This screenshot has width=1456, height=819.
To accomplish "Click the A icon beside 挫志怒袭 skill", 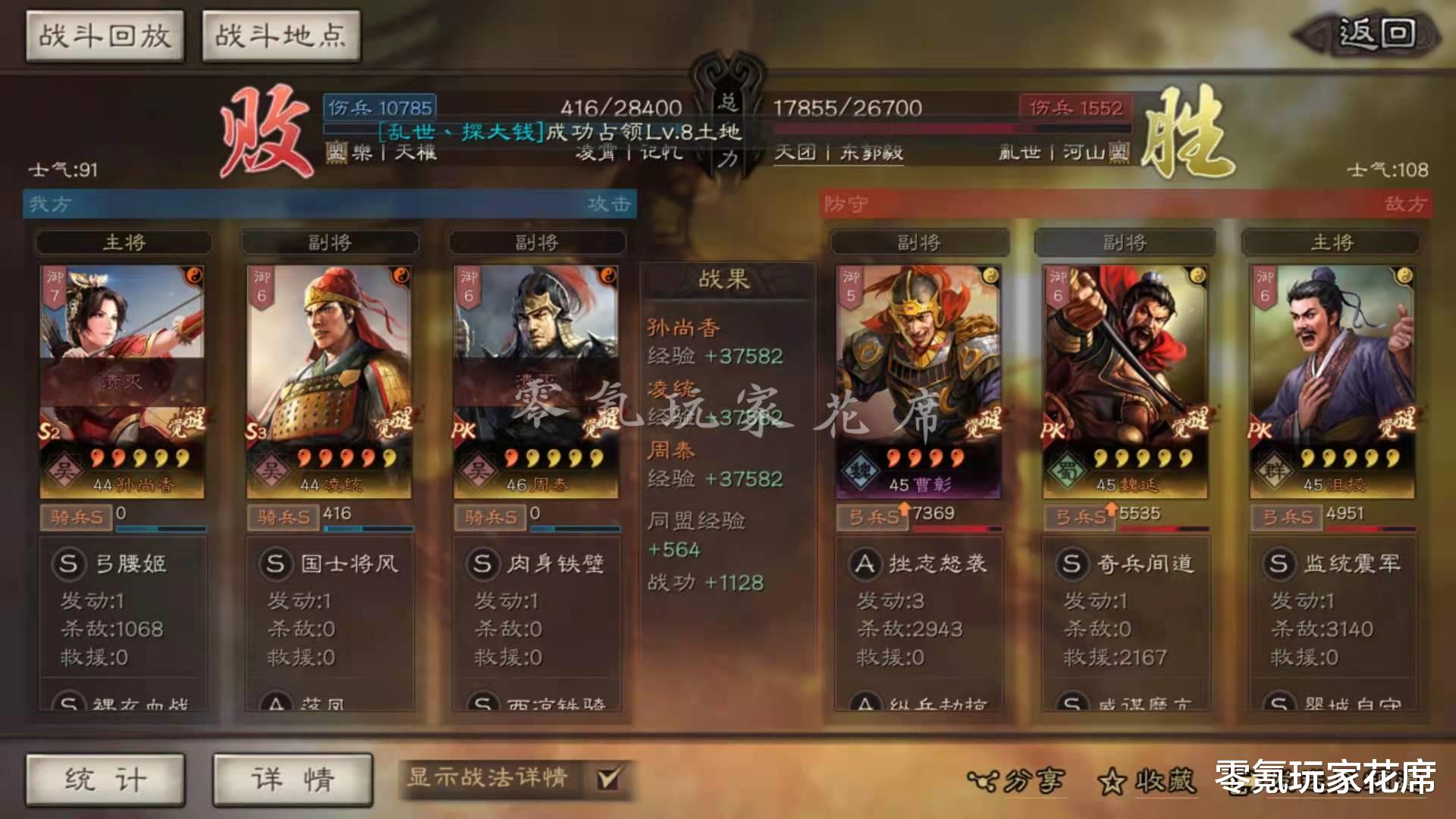I will click(864, 564).
